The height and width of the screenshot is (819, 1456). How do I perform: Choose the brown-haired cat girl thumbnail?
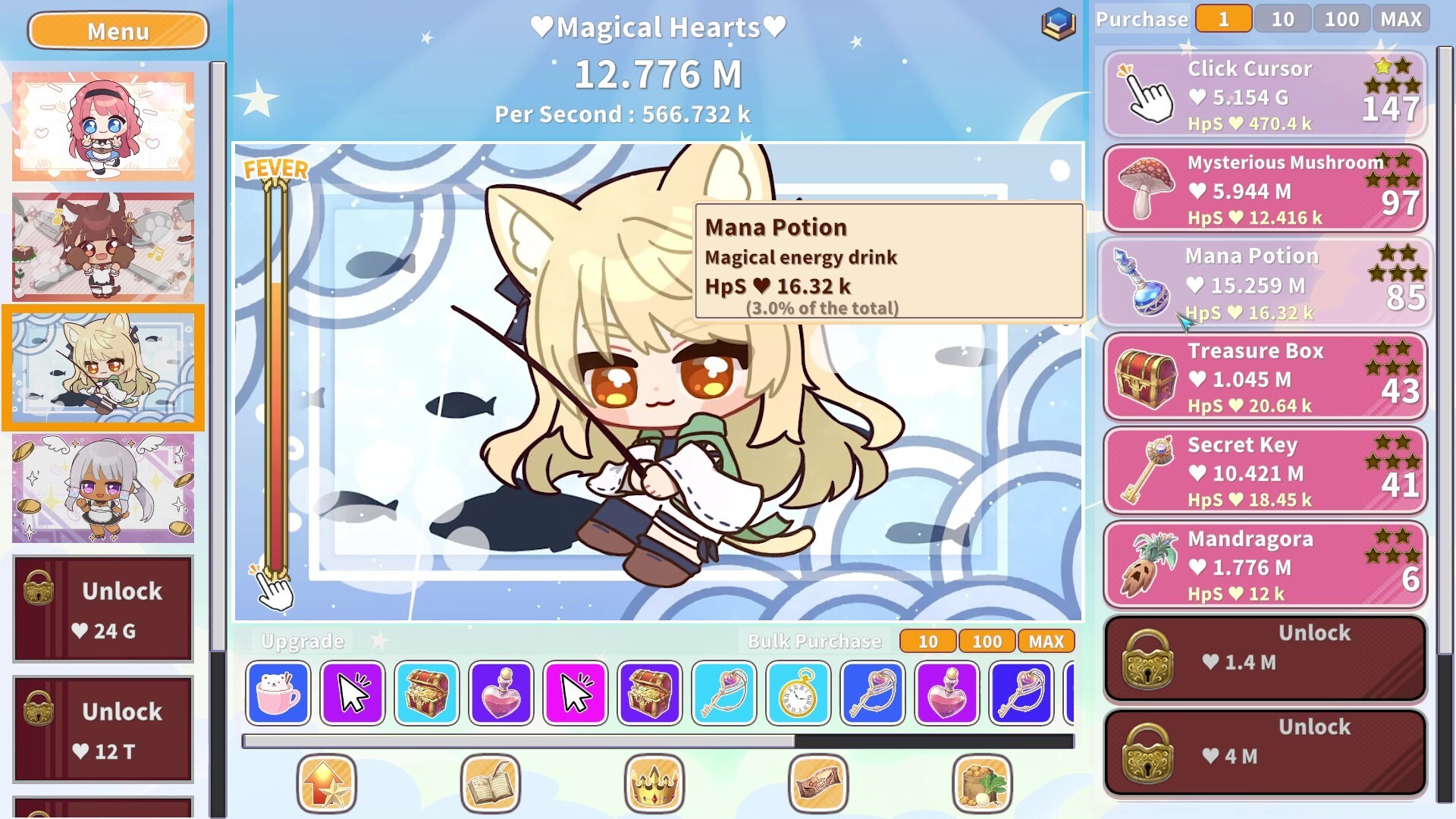click(x=103, y=246)
